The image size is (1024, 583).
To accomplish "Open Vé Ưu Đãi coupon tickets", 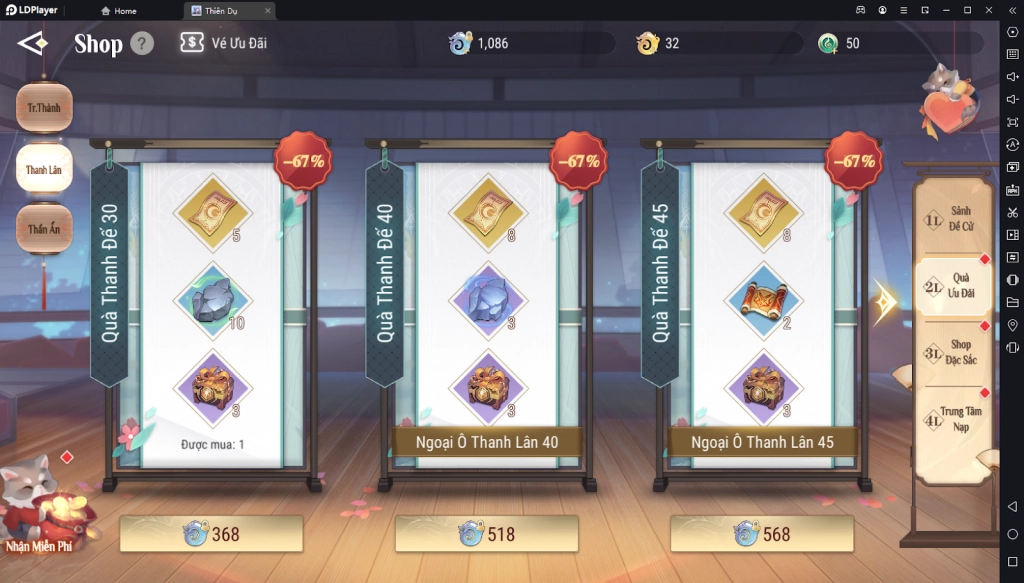I will pyautogui.click(x=223, y=43).
